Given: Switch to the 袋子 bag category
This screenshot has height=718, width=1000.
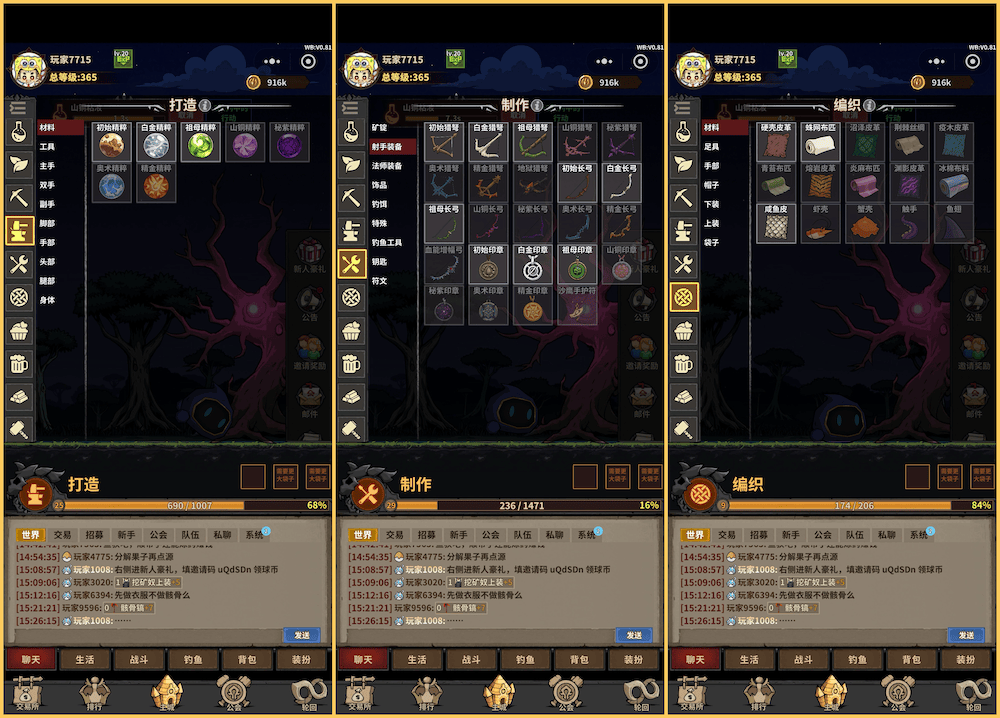Looking at the screenshot, I should pyautogui.click(x=711, y=243).
